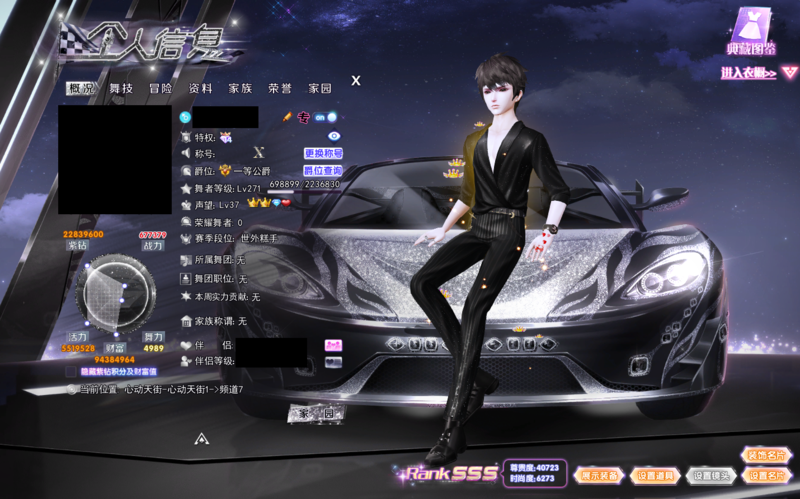Close the personal info panel with X
This screenshot has height=499, width=800.
(x=356, y=80)
